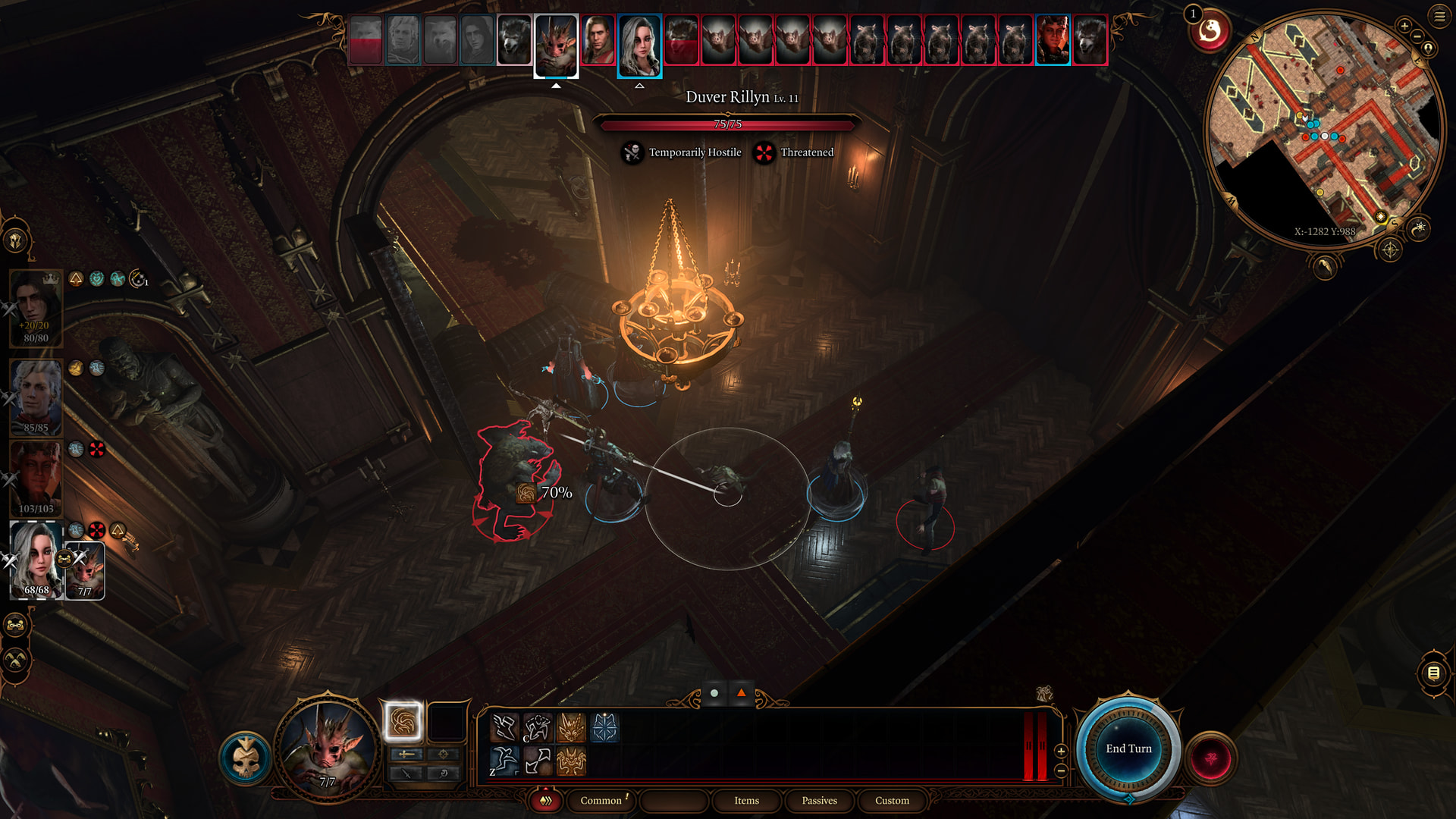Open the Items hotbar tab
Screen dimensions: 1456x819
click(x=746, y=800)
